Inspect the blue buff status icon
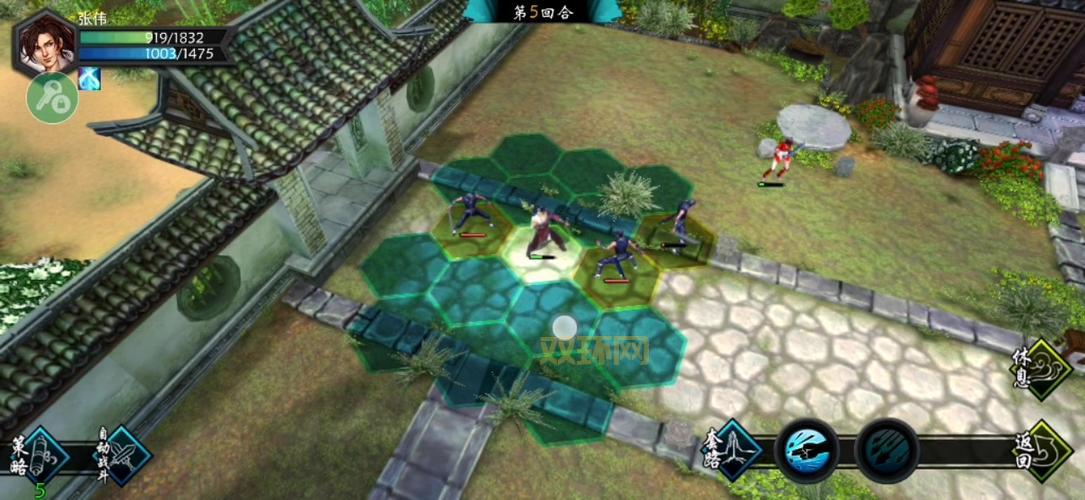The image size is (1085, 500). (89, 78)
